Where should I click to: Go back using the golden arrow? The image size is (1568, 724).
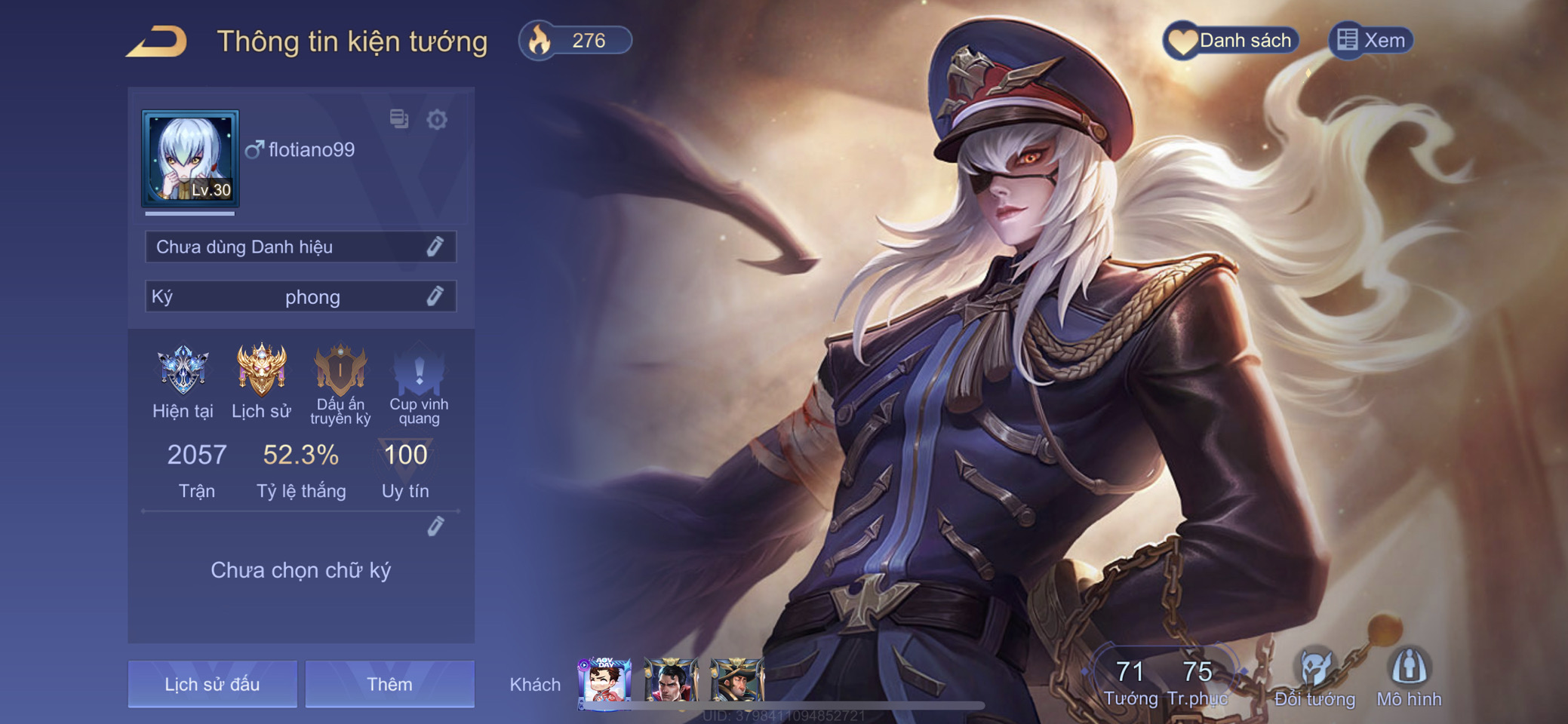pos(157,41)
